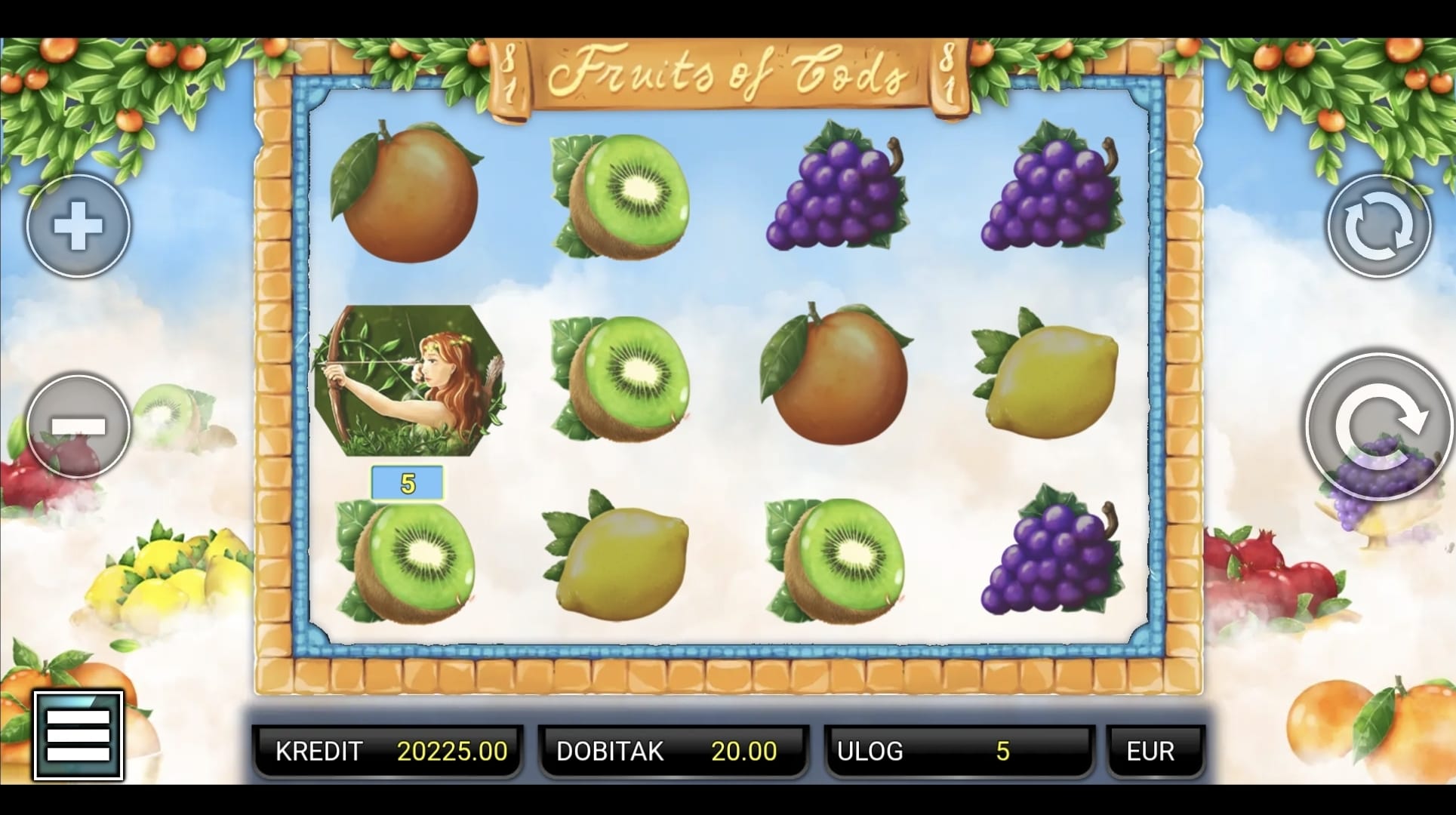This screenshot has width=1456, height=815.
Task: Open the hamburger menu
Action: 78,734
